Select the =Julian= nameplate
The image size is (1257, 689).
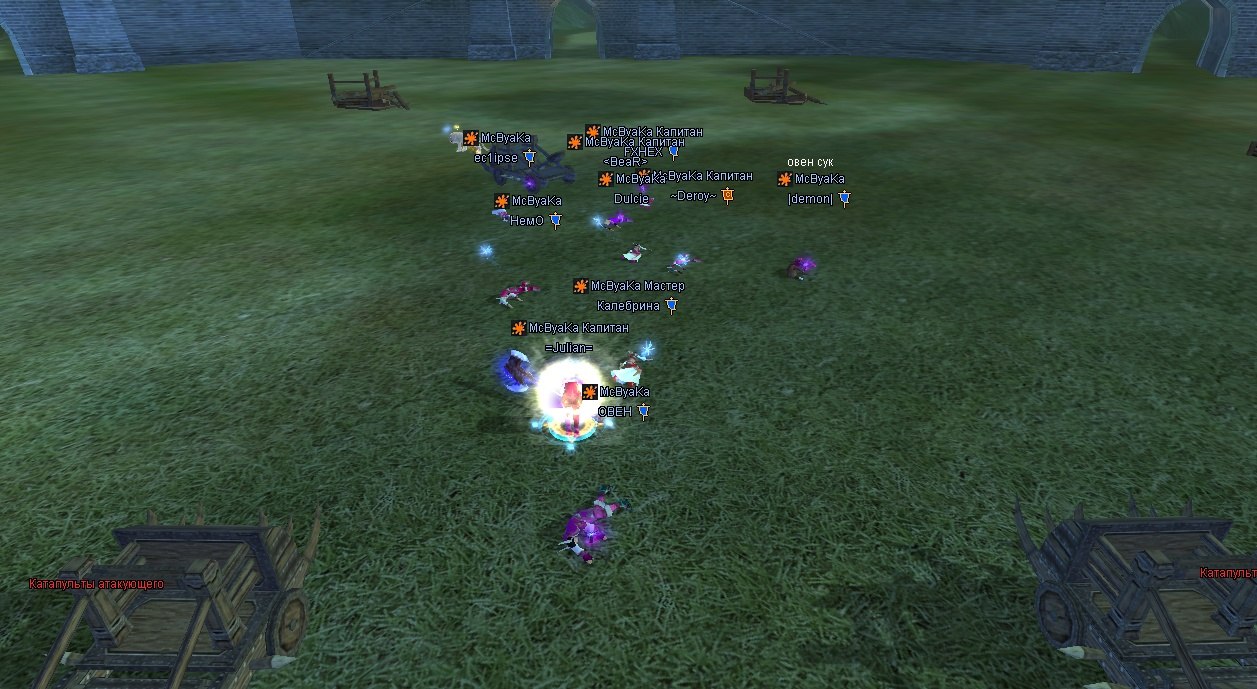[x=569, y=348]
